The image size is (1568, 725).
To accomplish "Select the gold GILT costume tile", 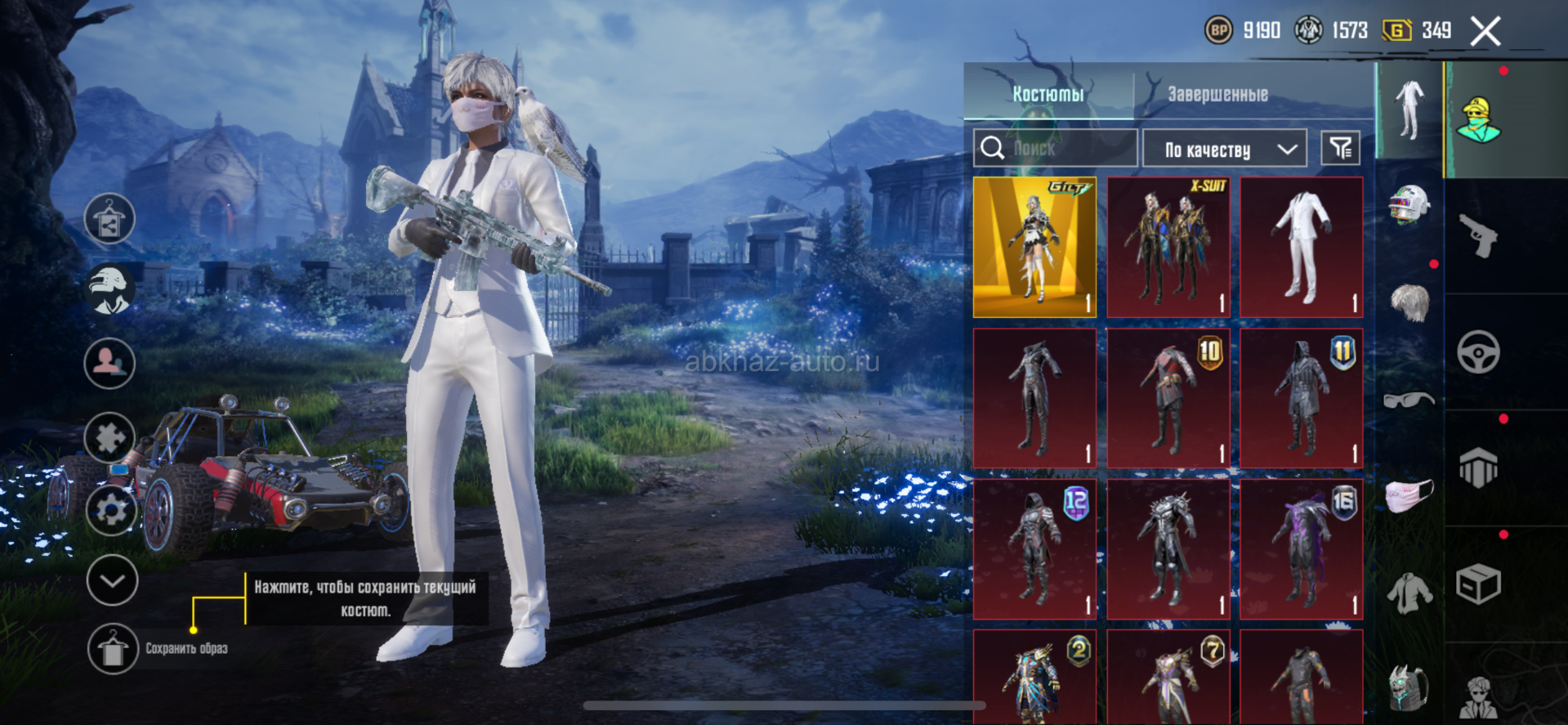I will click(x=1034, y=247).
